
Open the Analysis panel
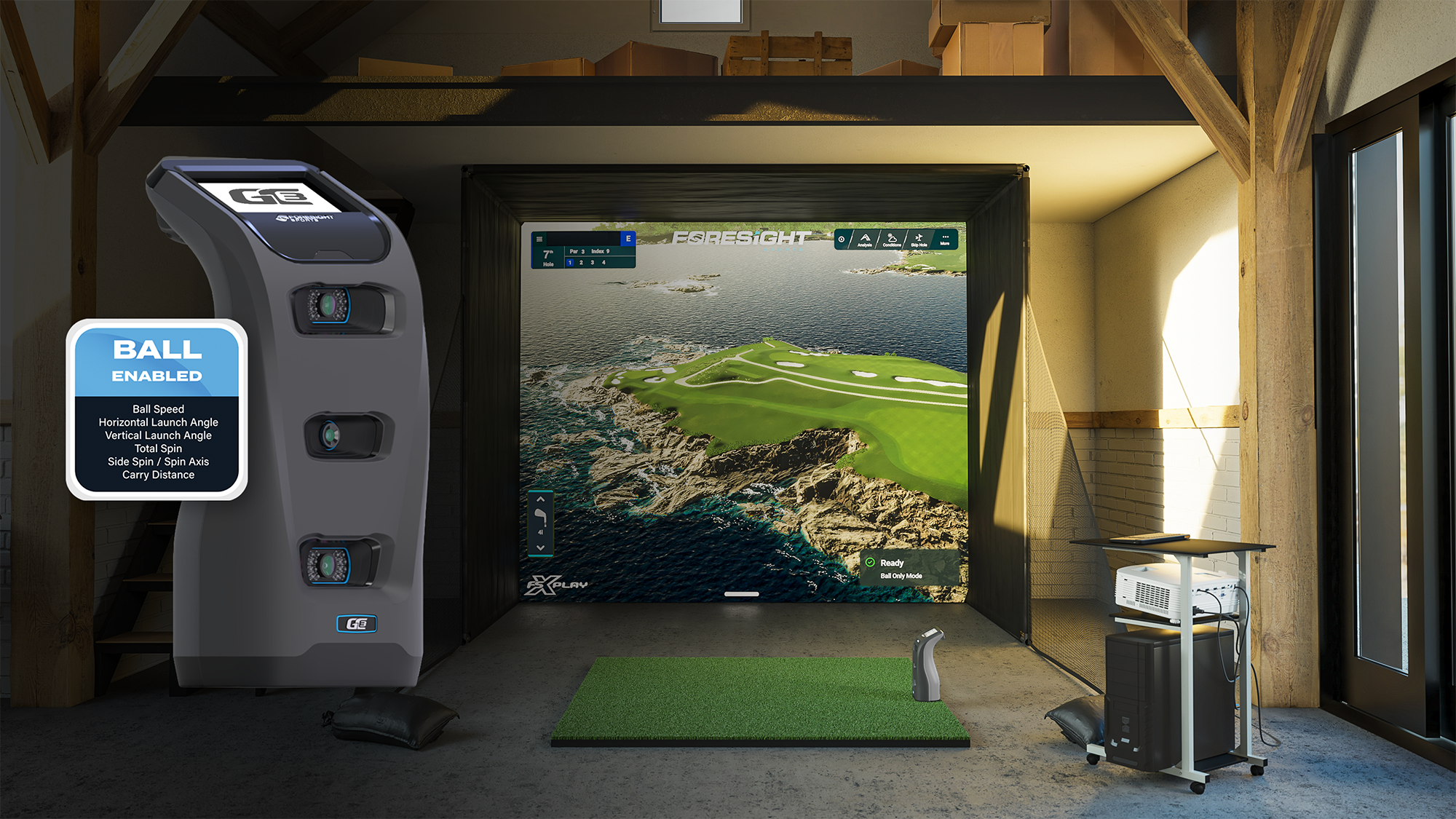[866, 240]
